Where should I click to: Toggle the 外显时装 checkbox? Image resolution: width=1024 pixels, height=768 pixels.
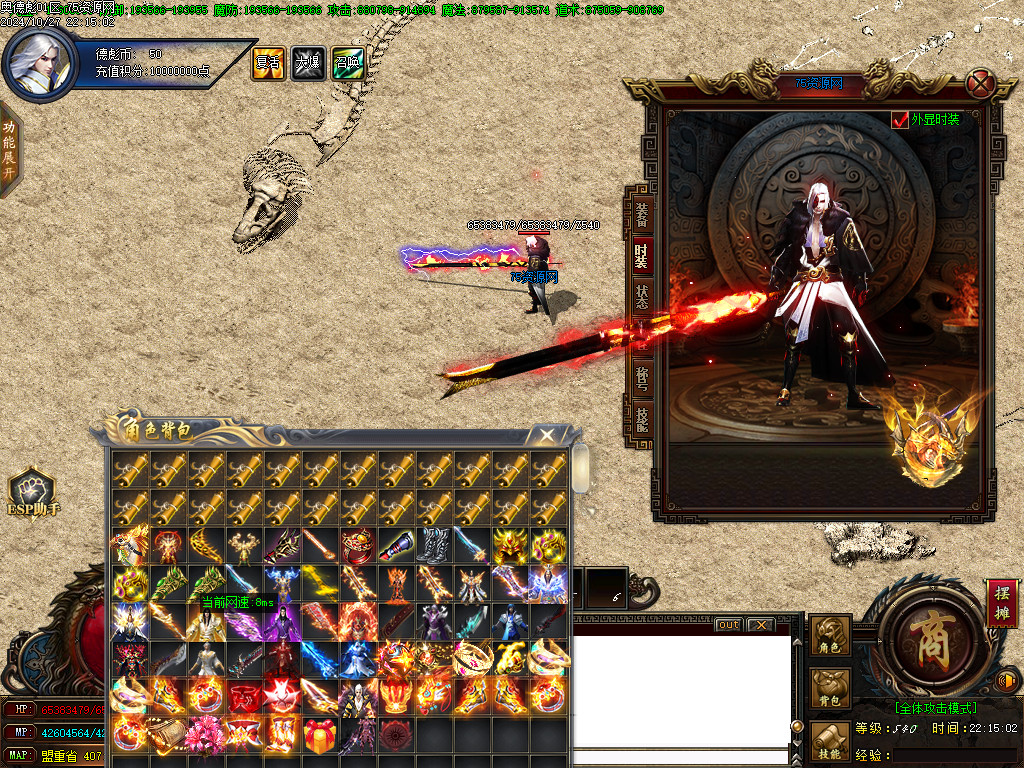pos(900,120)
